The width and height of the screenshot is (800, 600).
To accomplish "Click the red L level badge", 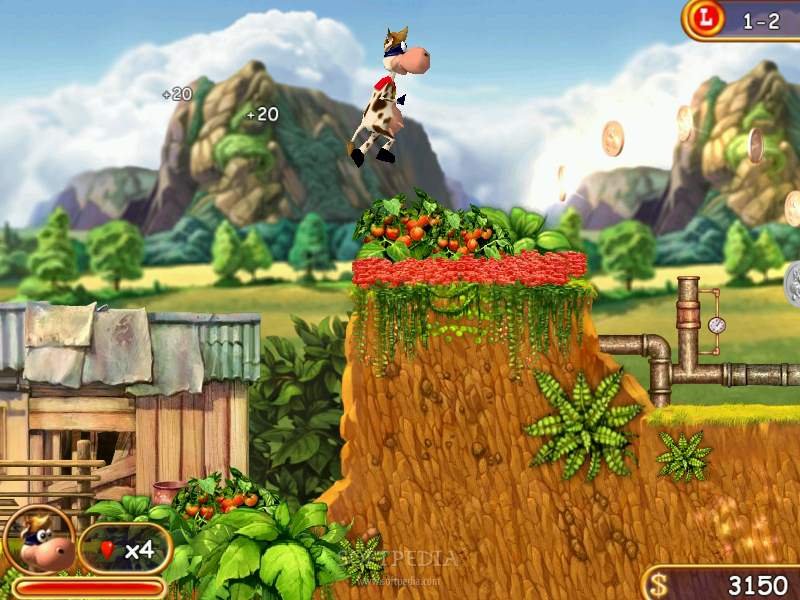I will (709, 18).
